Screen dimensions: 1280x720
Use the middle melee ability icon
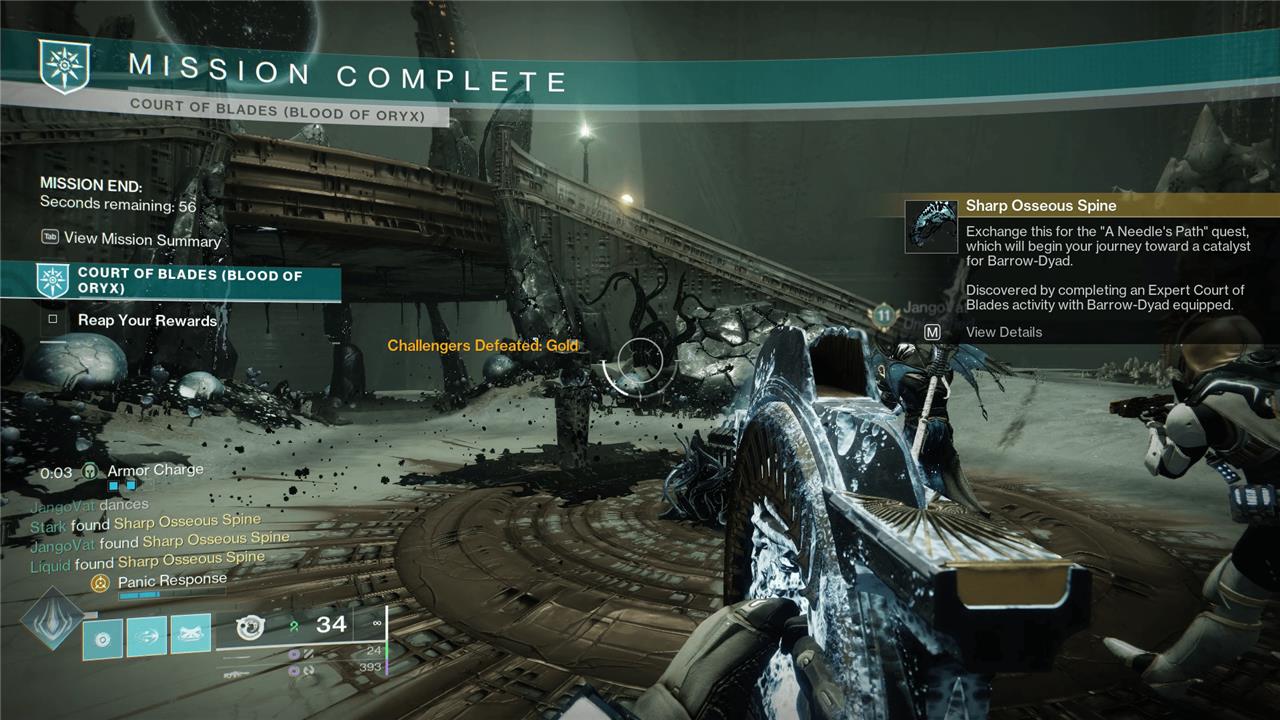point(147,636)
